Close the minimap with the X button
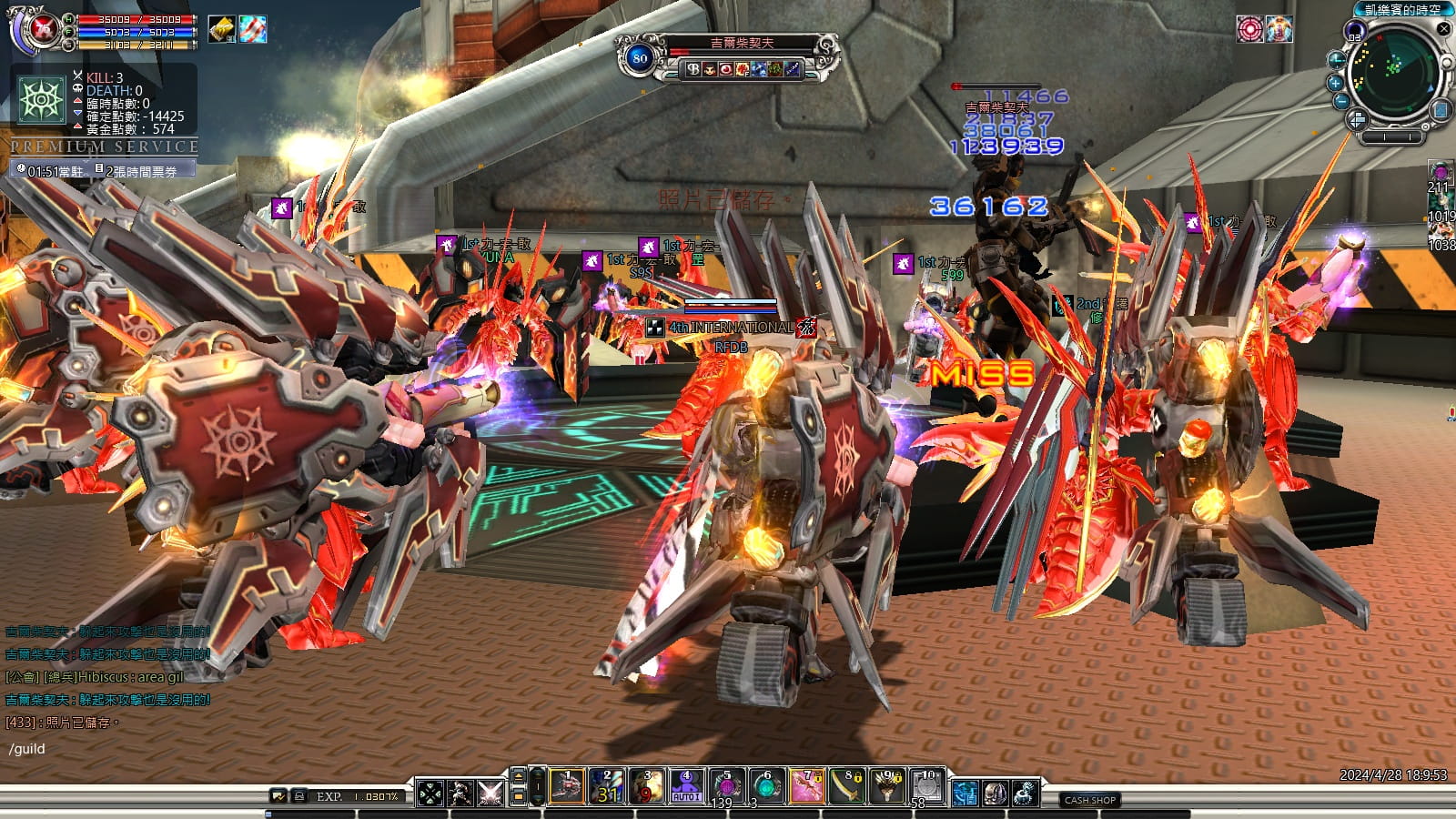This screenshot has height=819, width=1456. click(1443, 29)
